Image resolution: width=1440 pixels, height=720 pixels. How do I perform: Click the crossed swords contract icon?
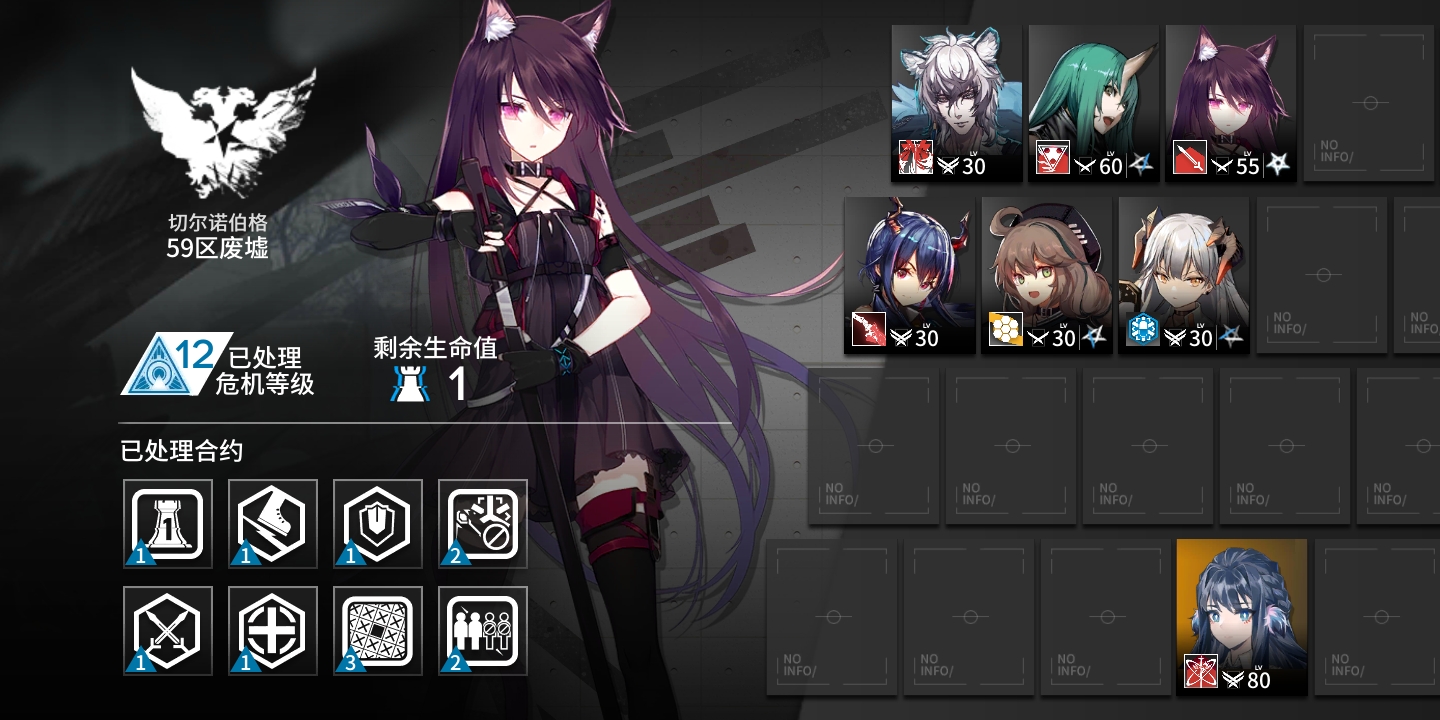[167, 629]
